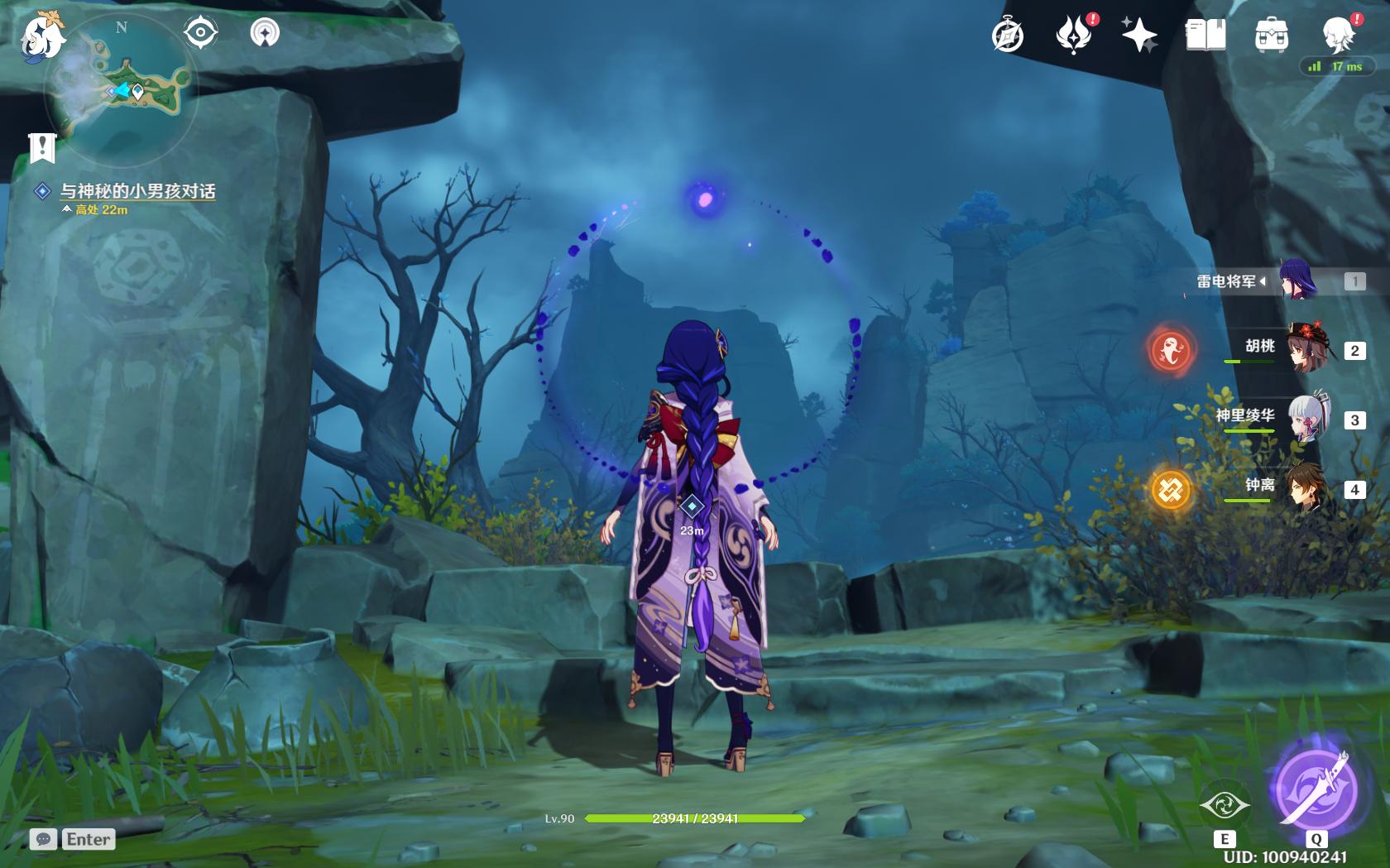Use the elemental skill eye icon
Image resolution: width=1390 pixels, height=868 pixels.
tap(1224, 805)
